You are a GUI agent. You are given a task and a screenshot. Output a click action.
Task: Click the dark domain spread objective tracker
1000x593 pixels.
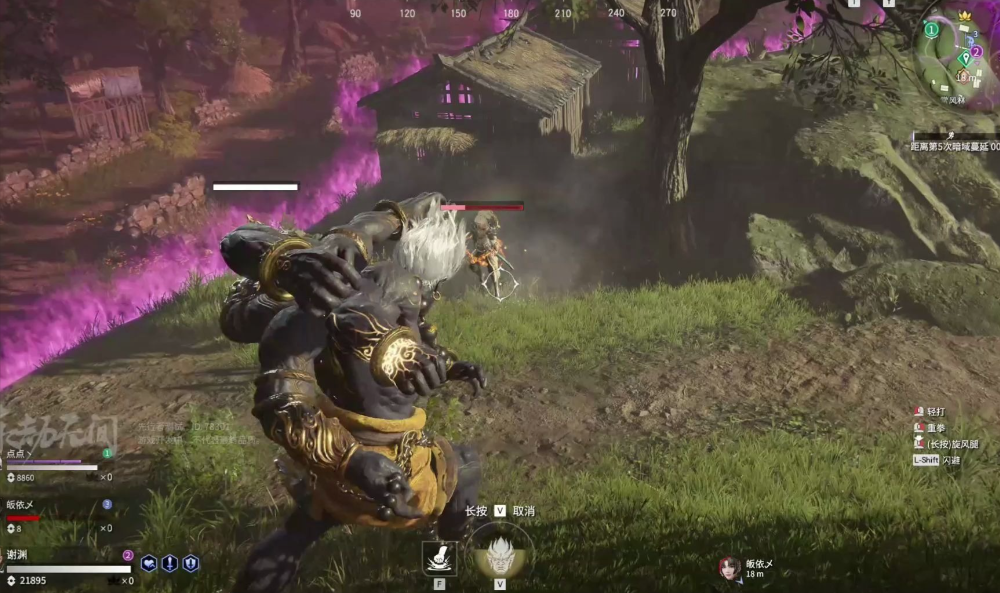point(954,145)
